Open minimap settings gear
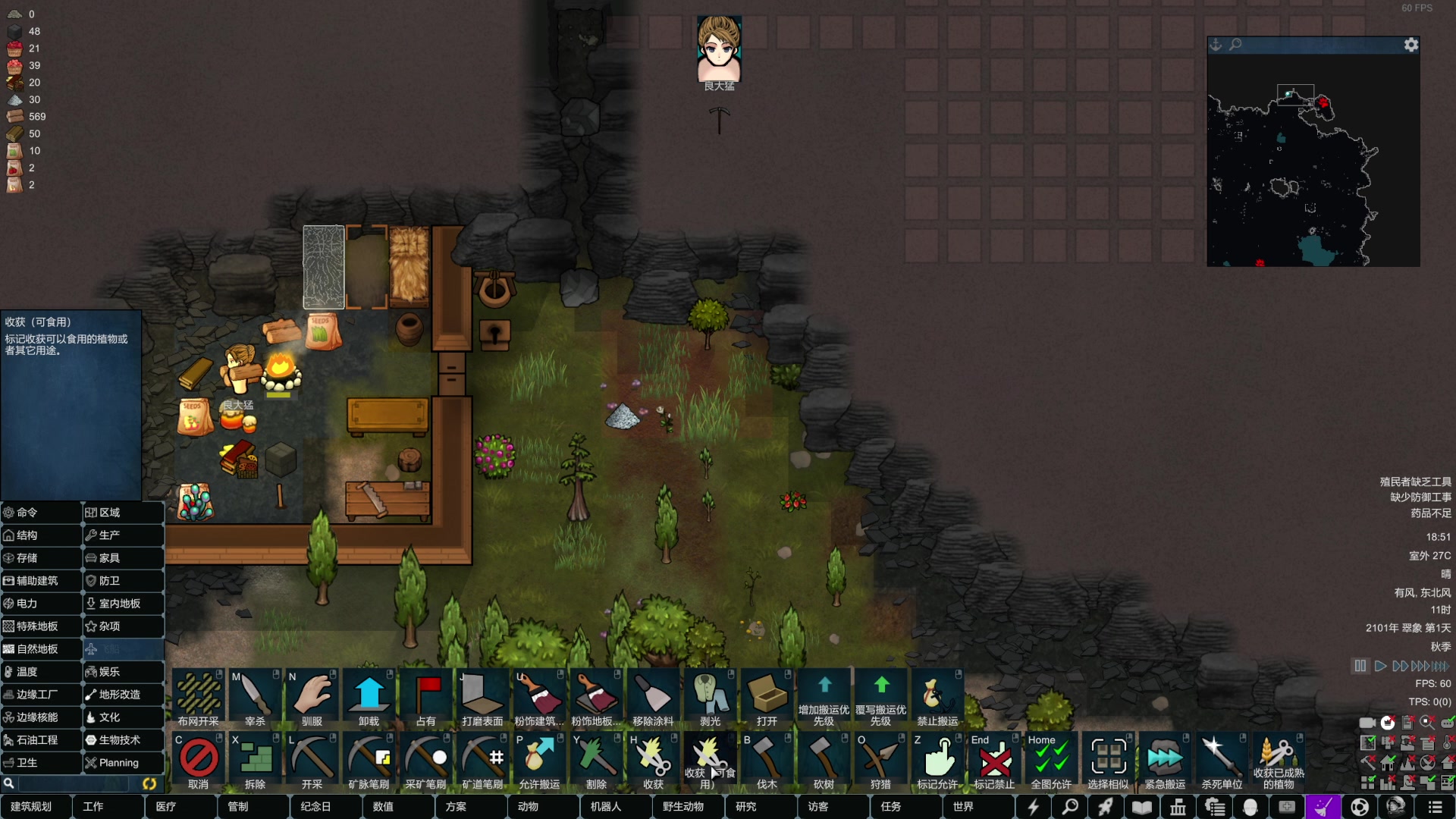This screenshot has width=1456, height=819. tap(1410, 45)
